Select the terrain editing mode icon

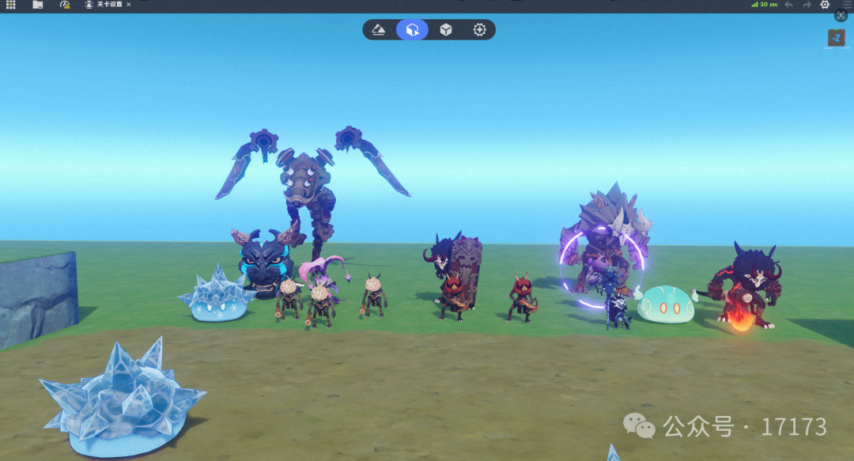click(x=379, y=30)
